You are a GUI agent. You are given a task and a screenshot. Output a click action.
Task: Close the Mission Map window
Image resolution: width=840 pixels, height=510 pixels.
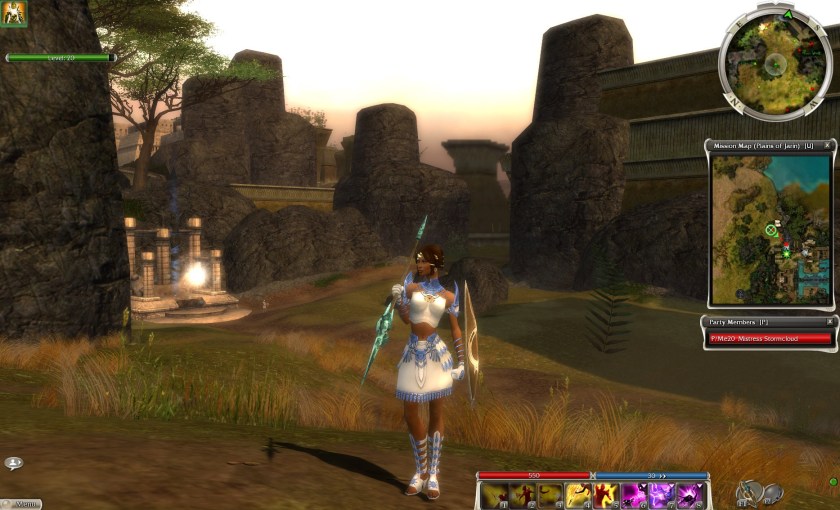(827, 146)
